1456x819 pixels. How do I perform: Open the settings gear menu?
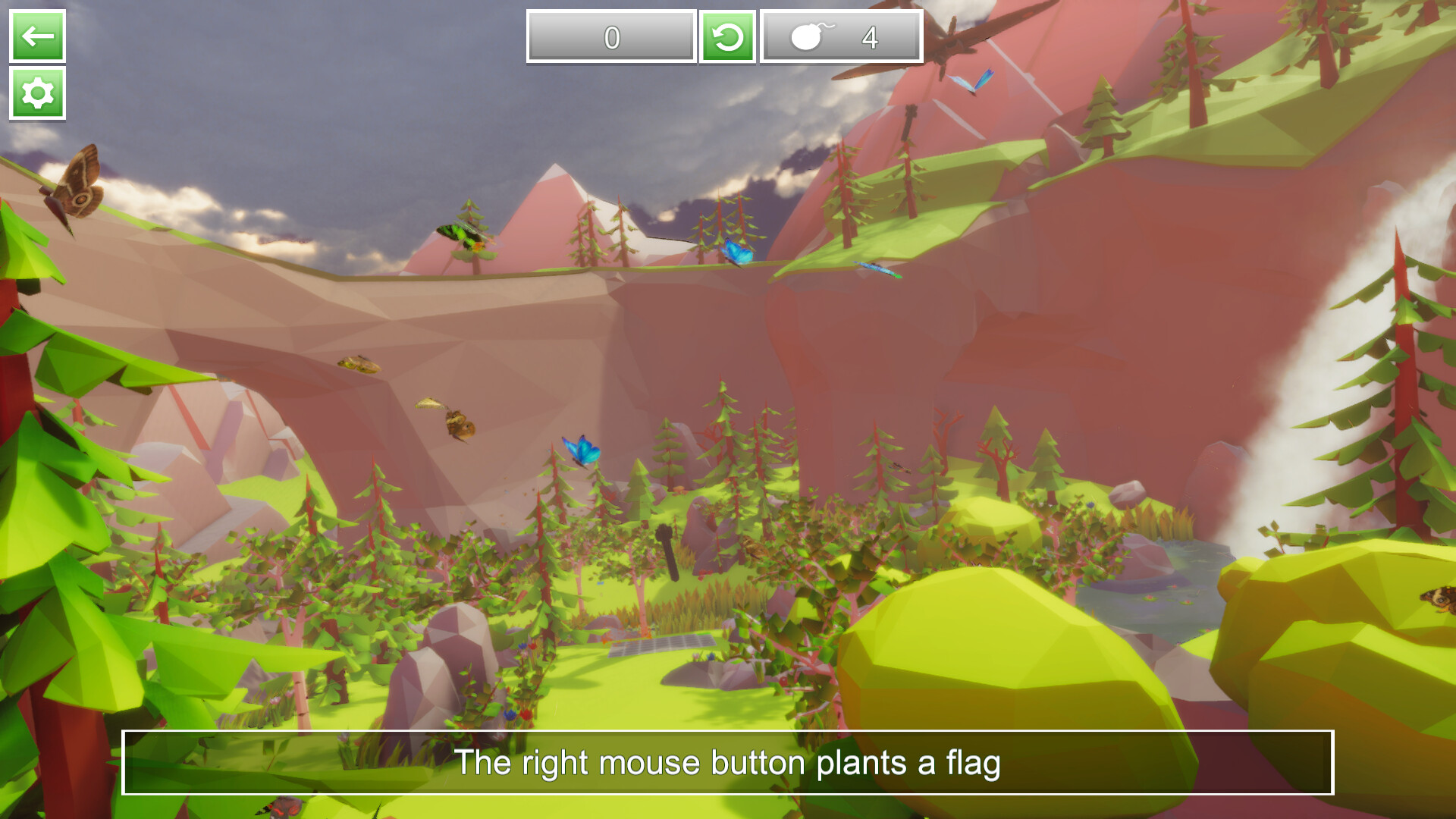point(36,96)
